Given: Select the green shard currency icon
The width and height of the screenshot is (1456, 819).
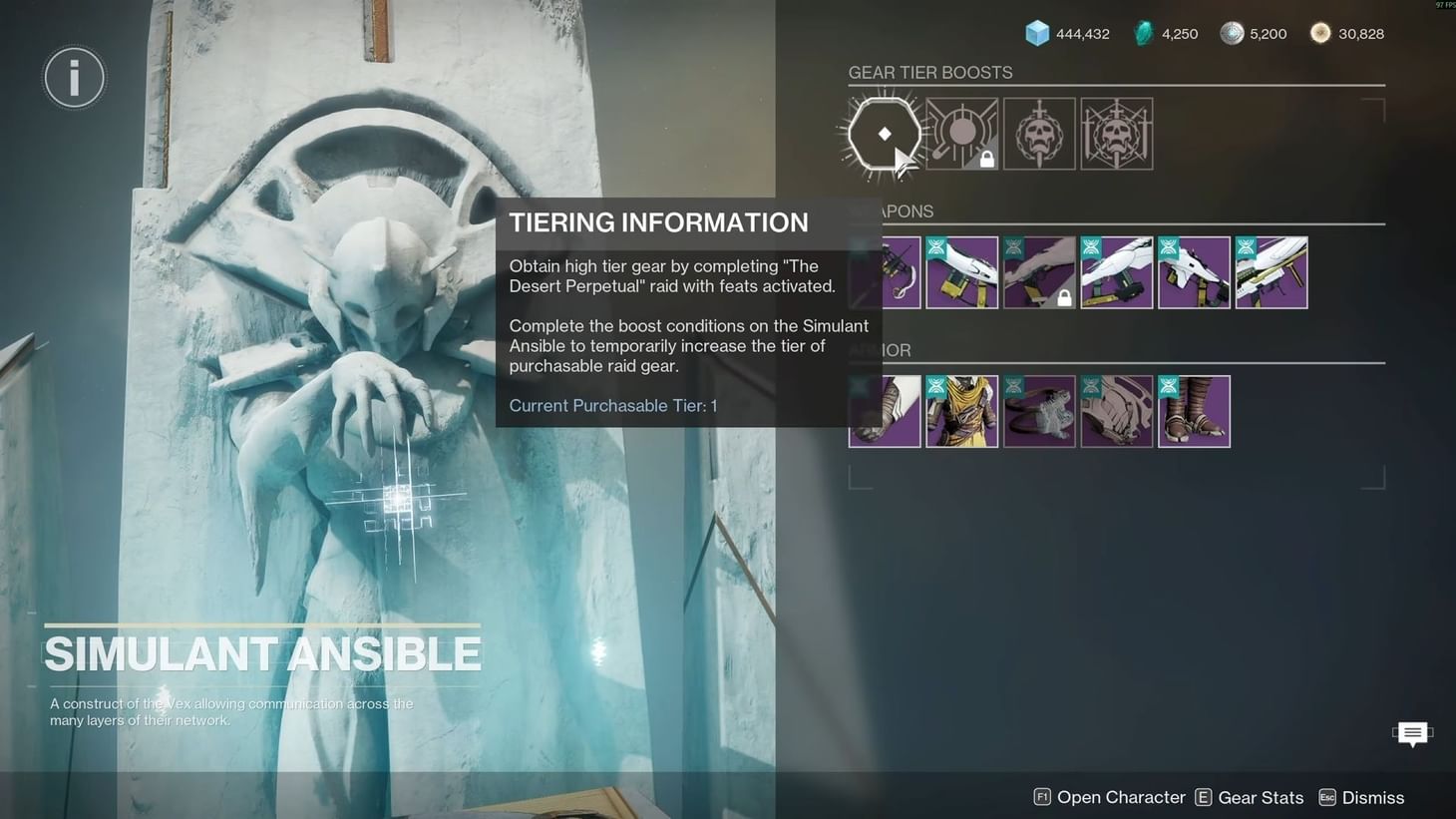Looking at the screenshot, I should click(x=1143, y=33).
